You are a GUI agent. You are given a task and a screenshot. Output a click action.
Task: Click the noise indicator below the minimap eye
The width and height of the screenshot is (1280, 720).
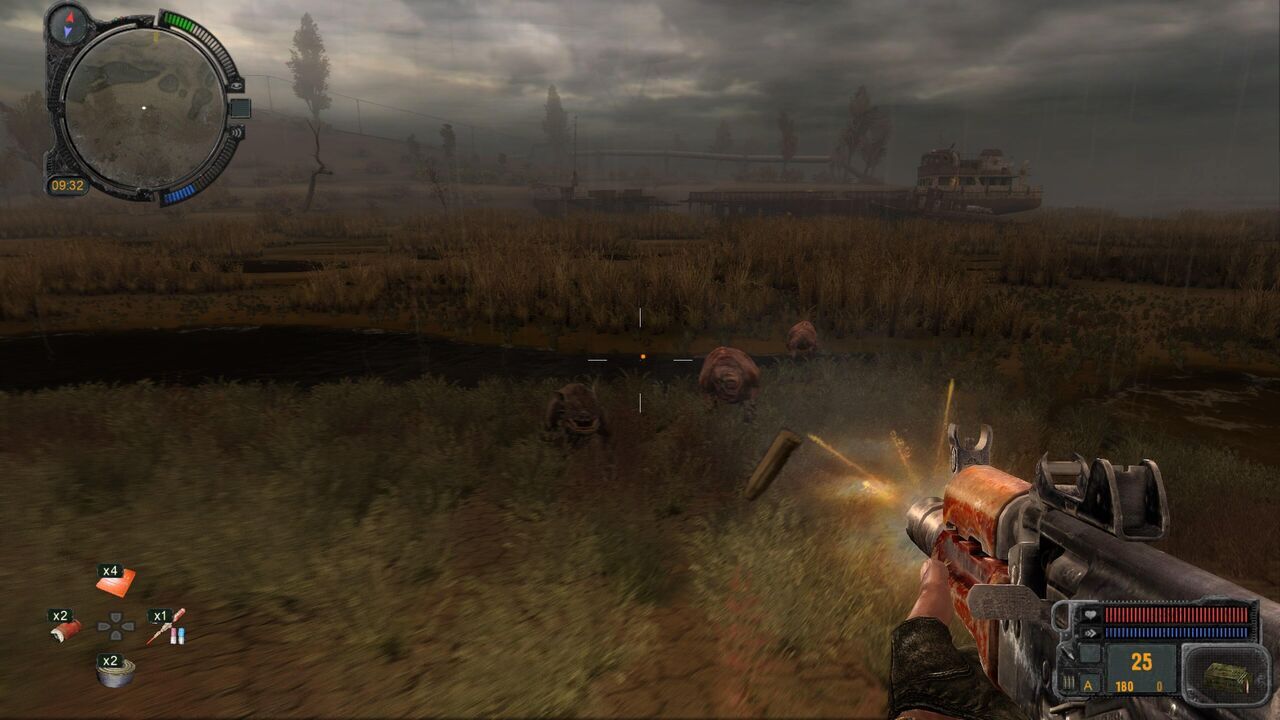click(x=239, y=133)
